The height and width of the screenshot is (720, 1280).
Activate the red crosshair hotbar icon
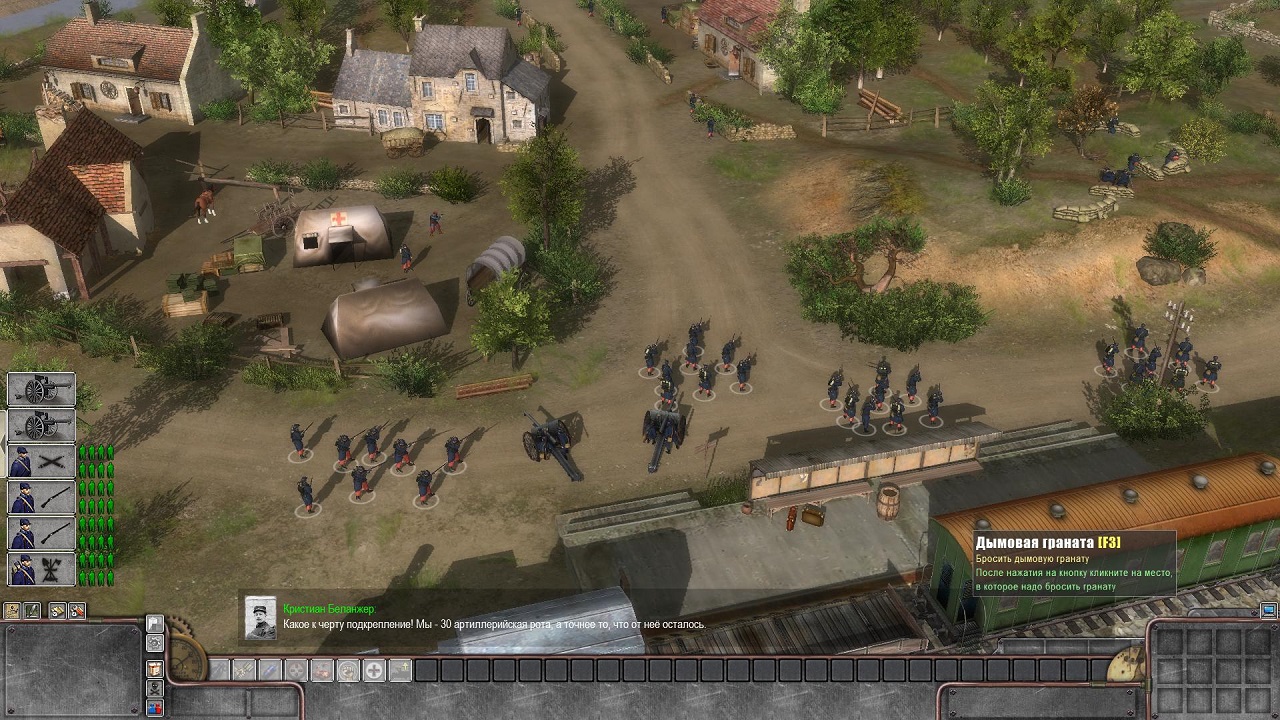[x=296, y=670]
